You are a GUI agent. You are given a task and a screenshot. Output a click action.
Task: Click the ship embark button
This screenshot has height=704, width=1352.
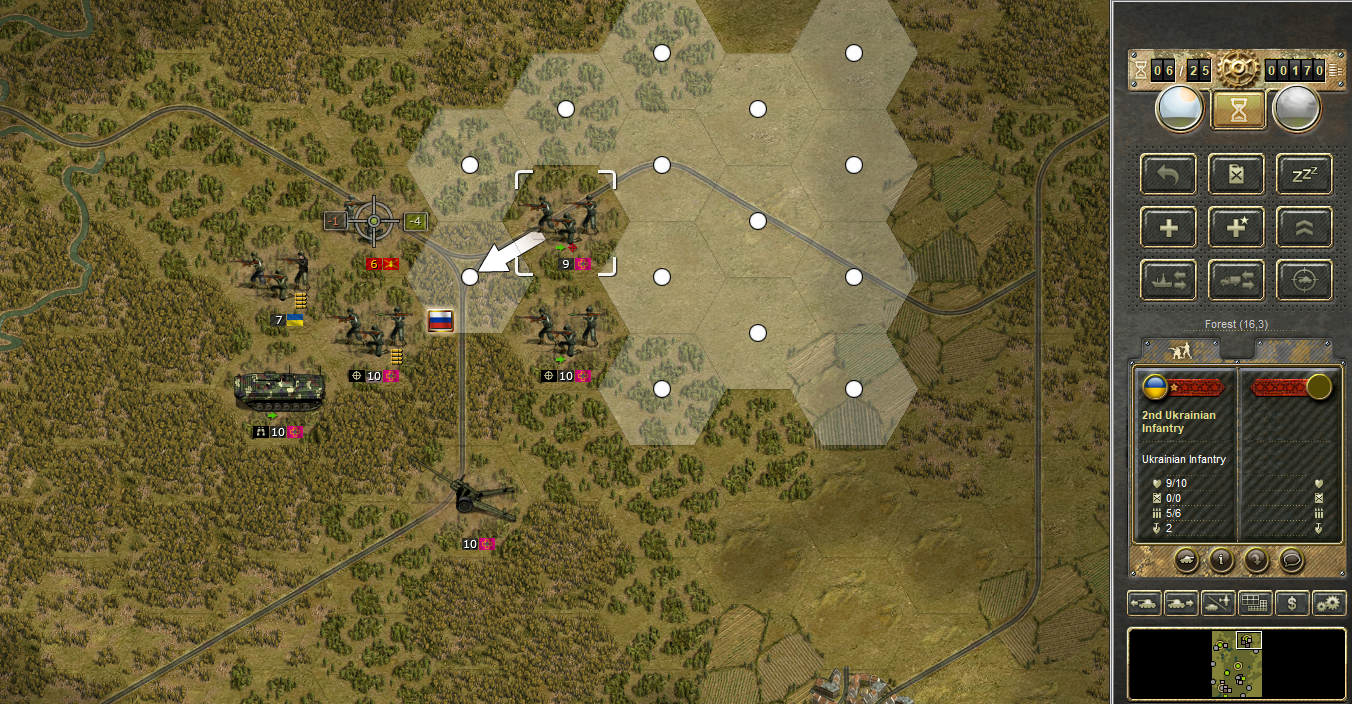1167,281
